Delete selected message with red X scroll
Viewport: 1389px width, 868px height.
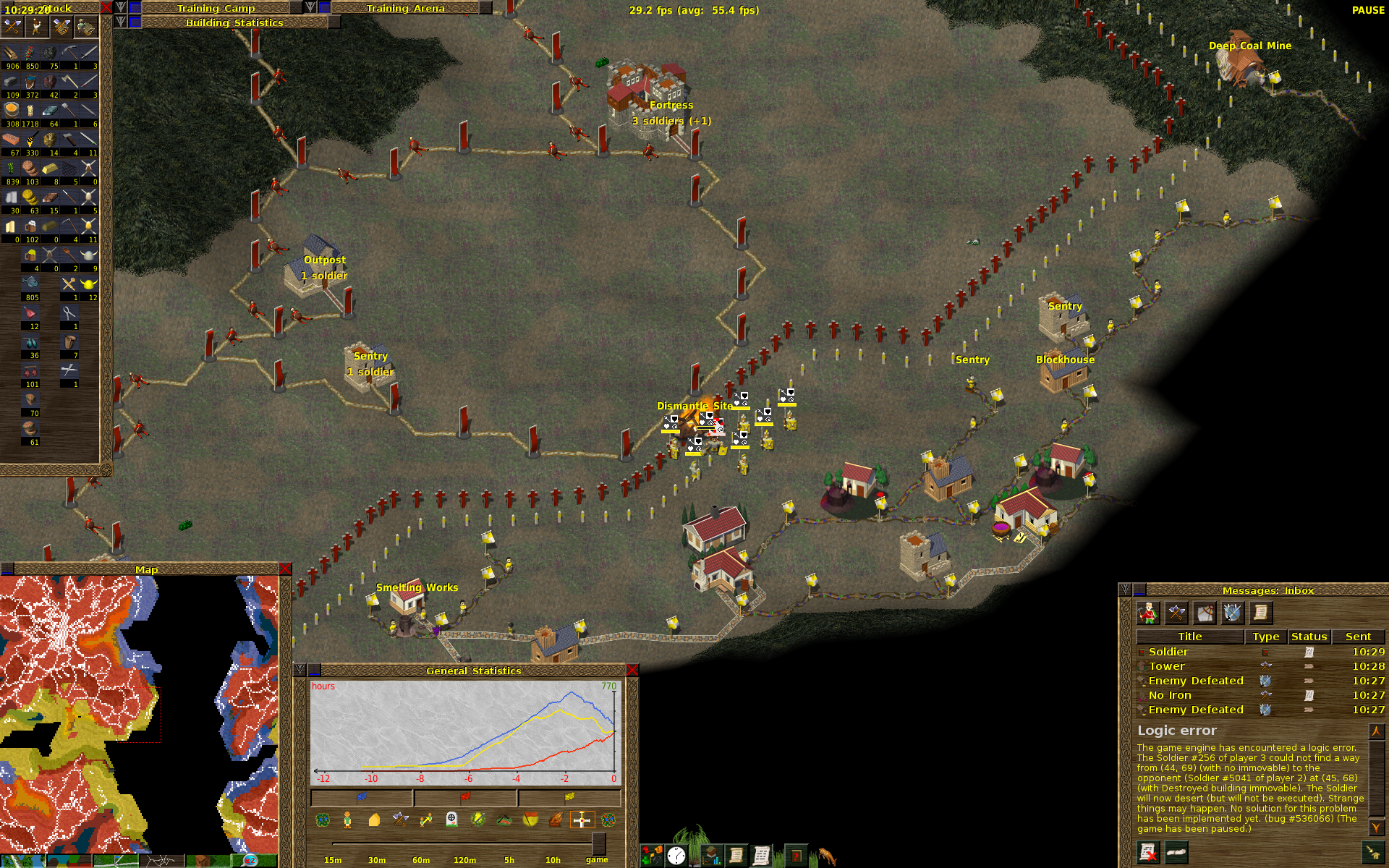point(1148,853)
